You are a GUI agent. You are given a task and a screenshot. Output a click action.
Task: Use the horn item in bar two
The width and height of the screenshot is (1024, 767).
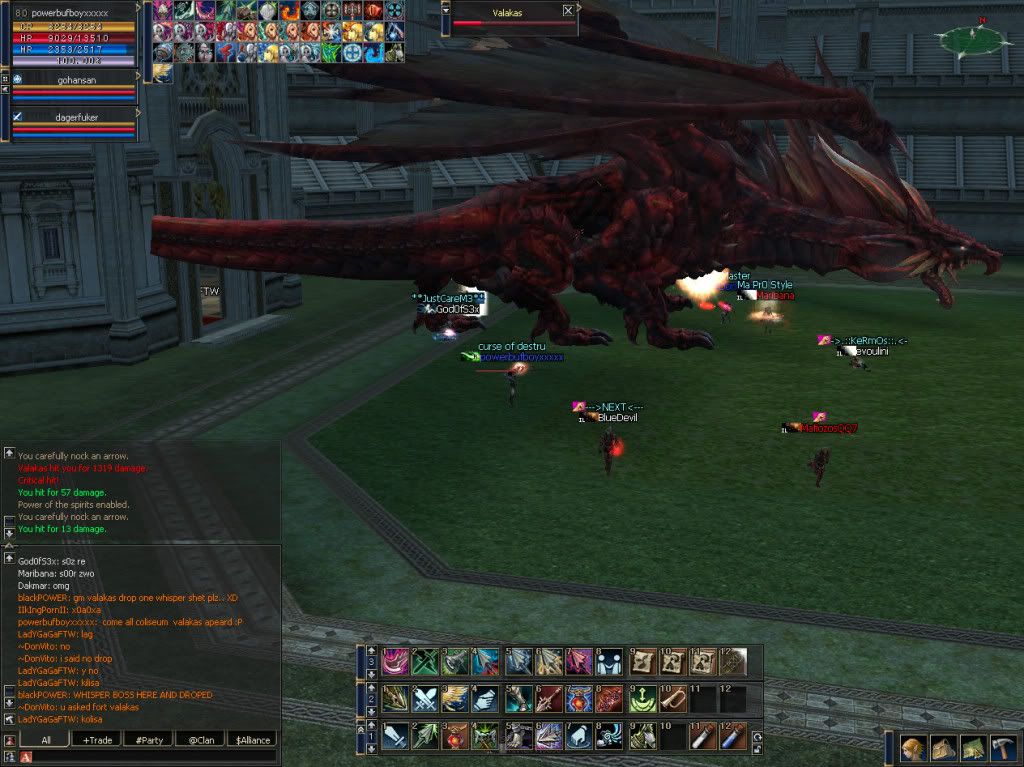[672, 698]
